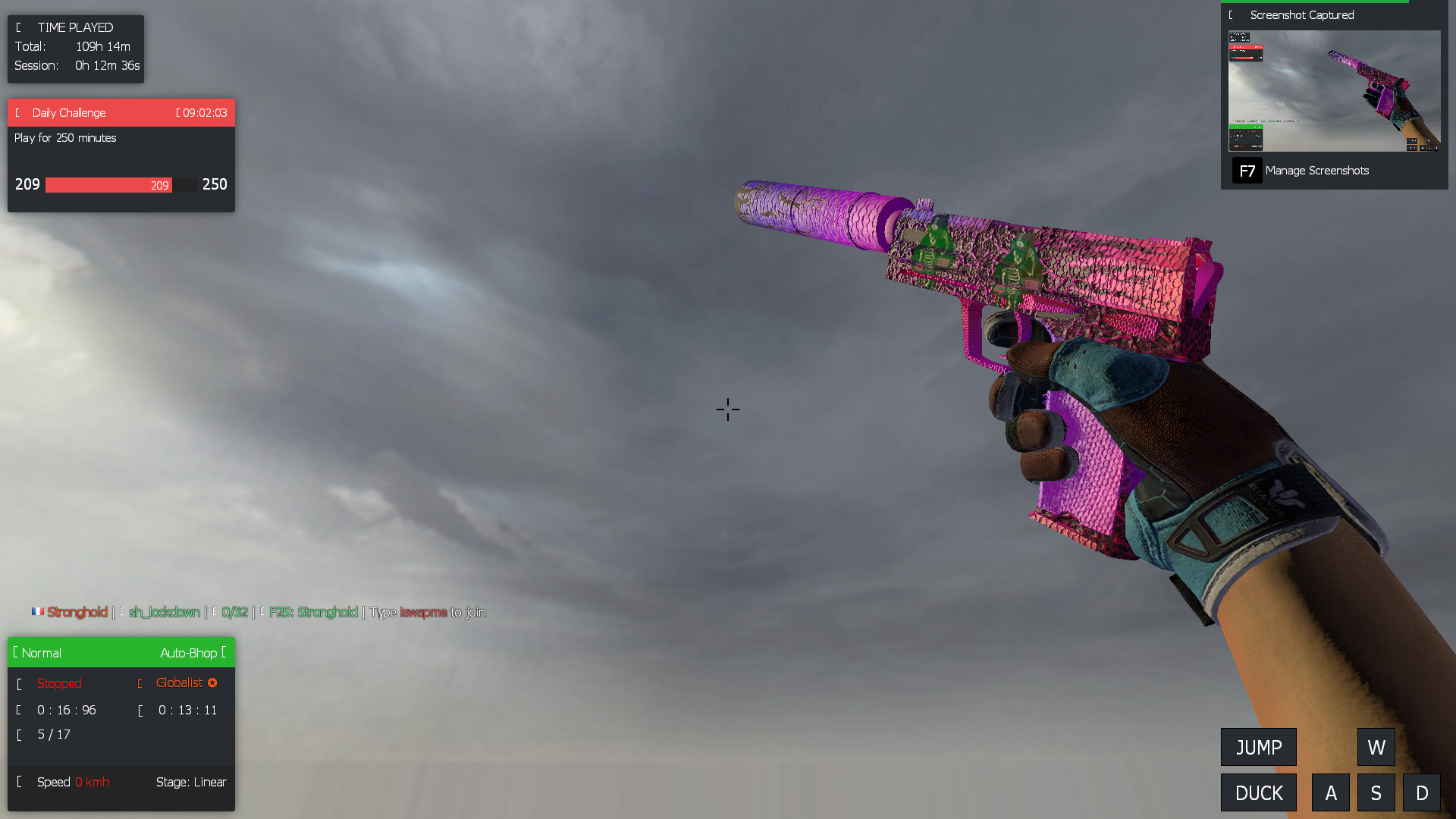This screenshot has width=1456, height=819.
Task: Click the !swapme join link
Action: tap(423, 612)
